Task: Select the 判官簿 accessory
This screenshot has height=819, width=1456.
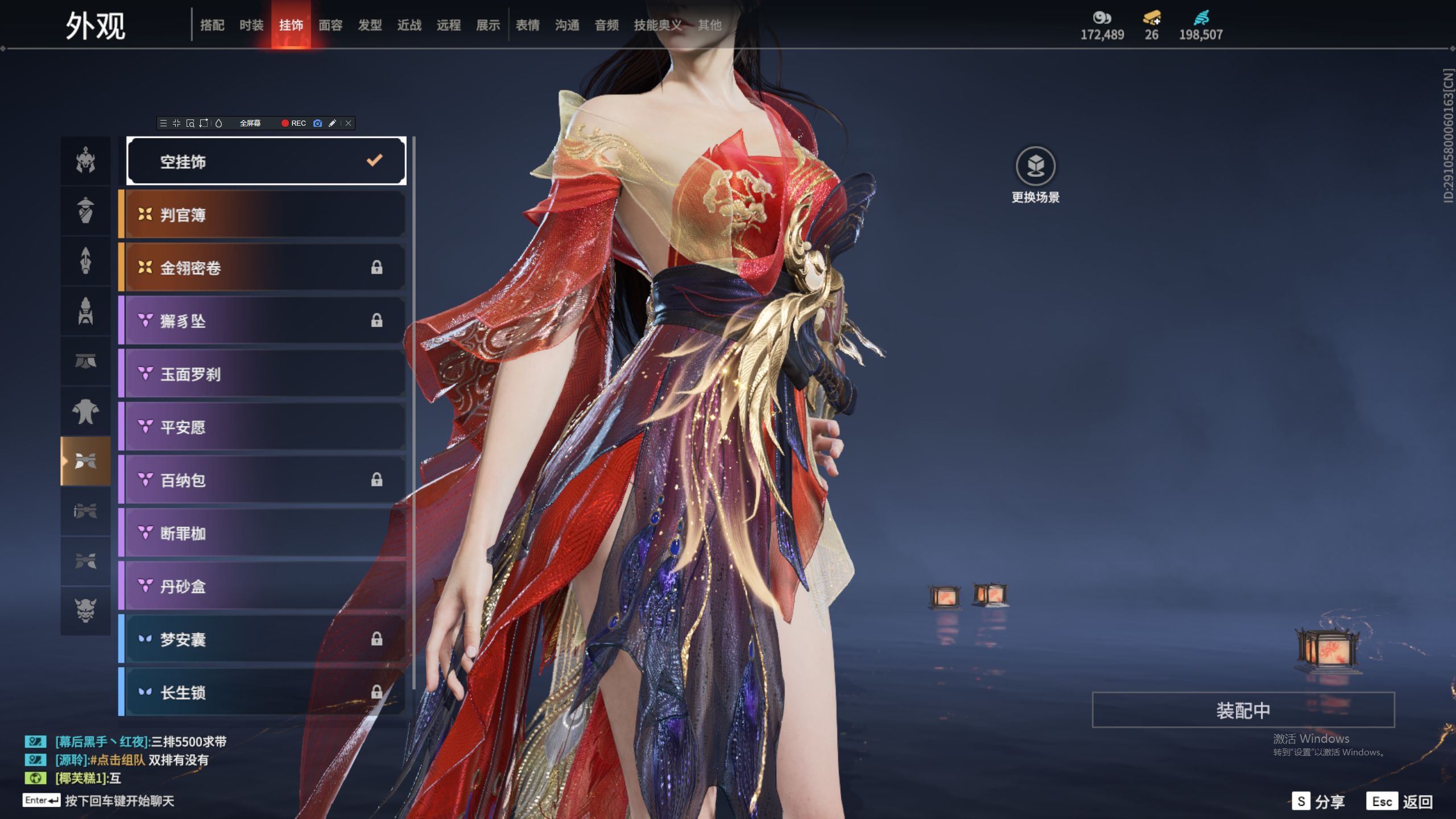Action: click(x=264, y=215)
